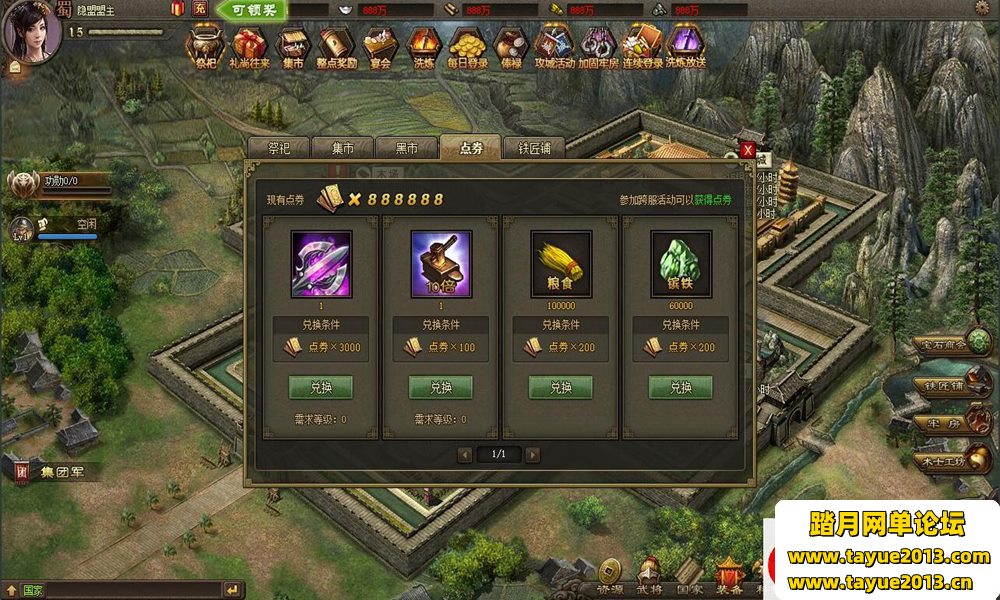This screenshot has height=600, width=1000.
Task: Open the 每日登录 daily login icon
Action: (x=467, y=46)
